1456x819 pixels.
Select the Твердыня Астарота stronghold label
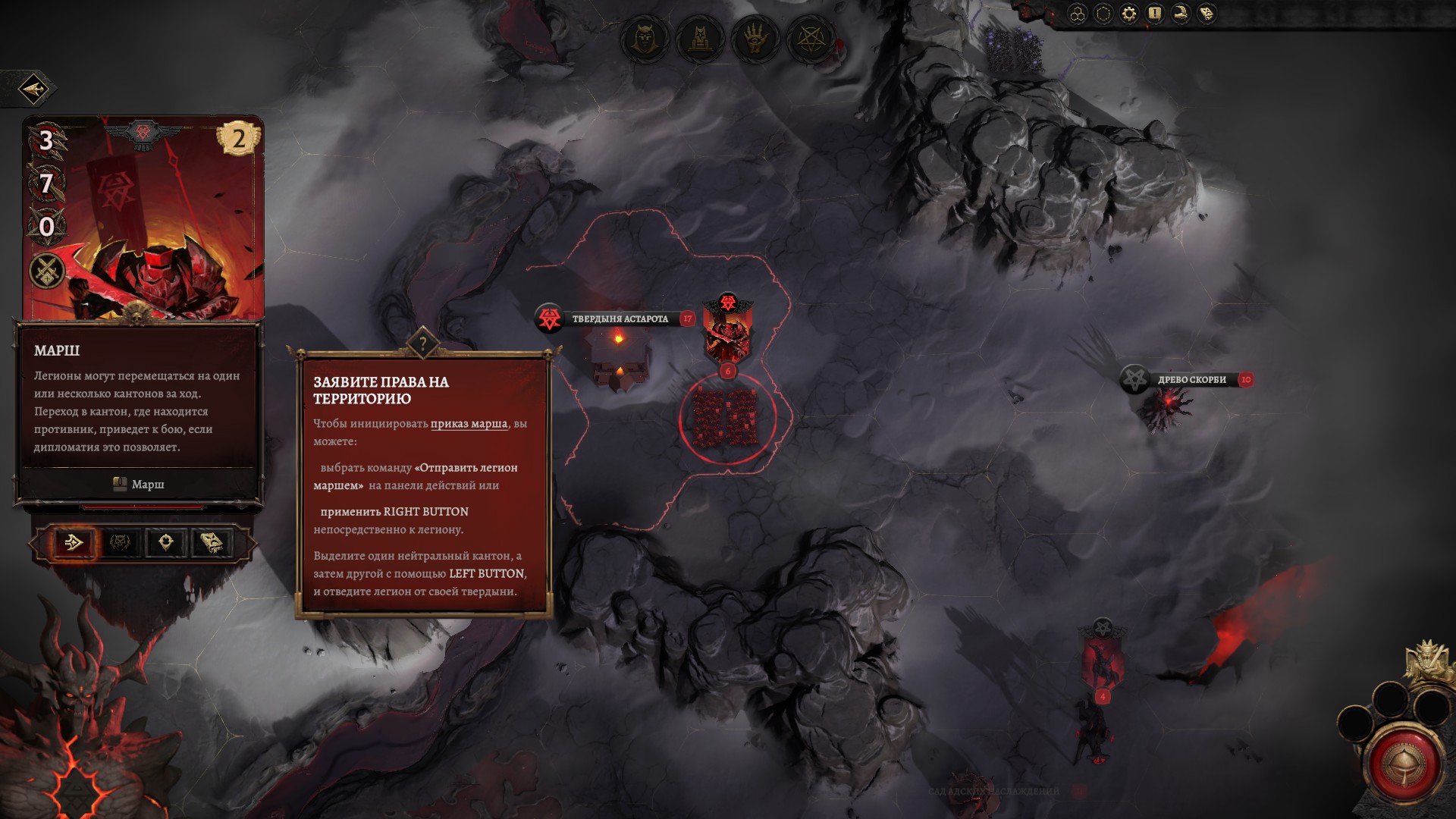point(620,319)
